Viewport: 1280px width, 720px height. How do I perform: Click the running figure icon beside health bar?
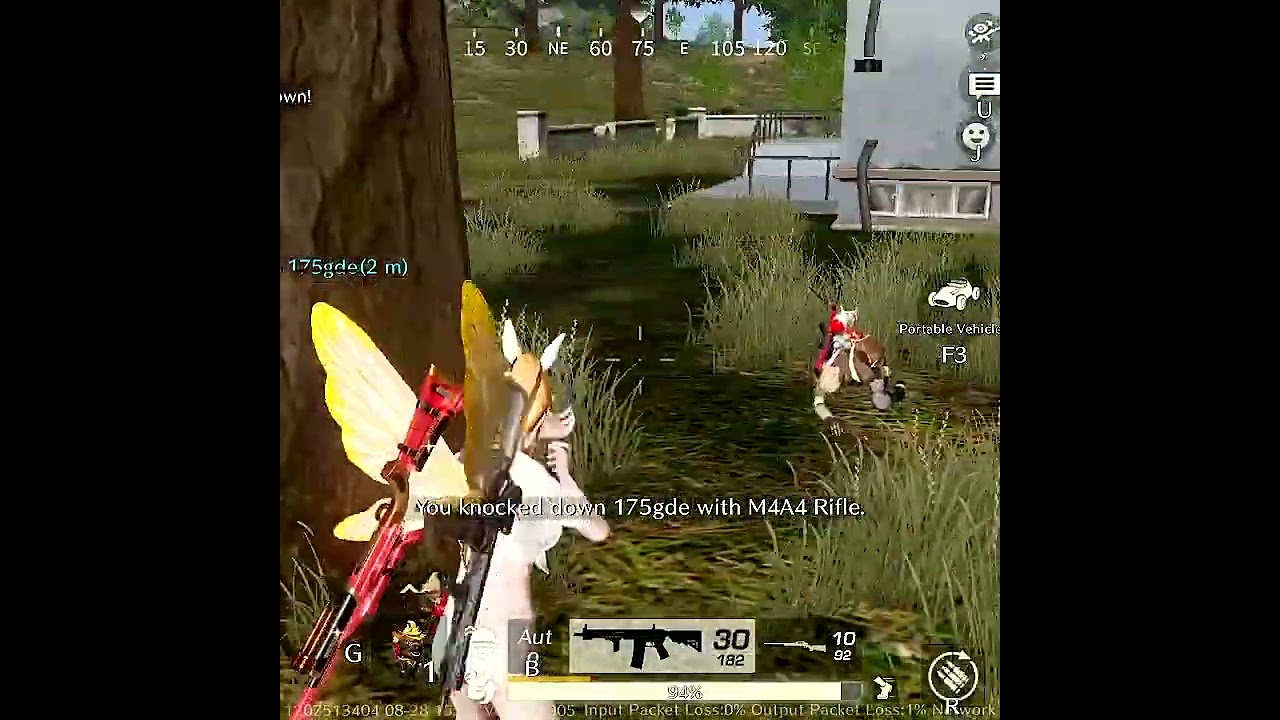pyautogui.click(x=883, y=688)
